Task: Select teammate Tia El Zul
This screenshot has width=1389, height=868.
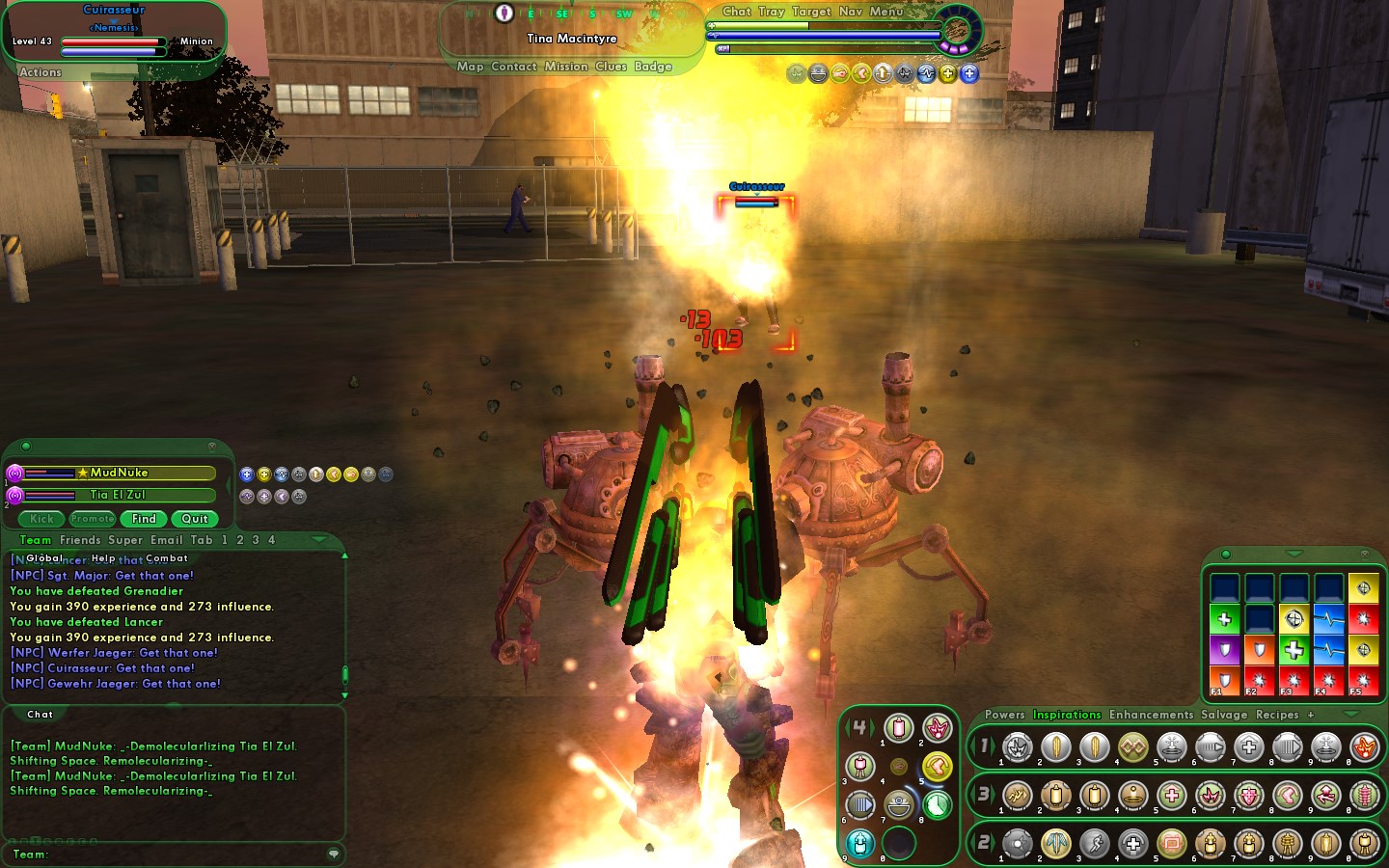Action: point(118,495)
